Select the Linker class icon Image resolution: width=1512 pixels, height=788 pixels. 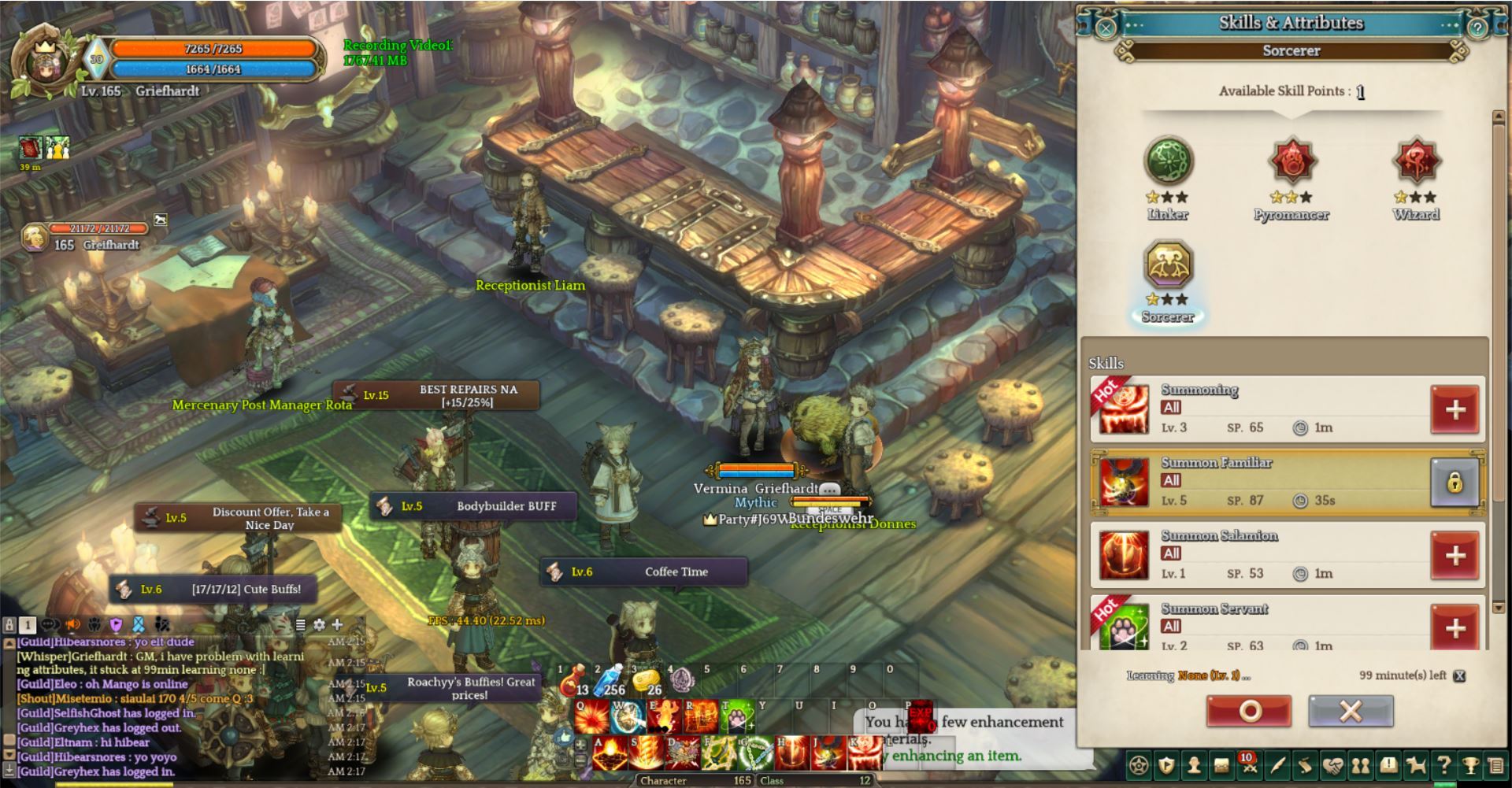(1168, 161)
